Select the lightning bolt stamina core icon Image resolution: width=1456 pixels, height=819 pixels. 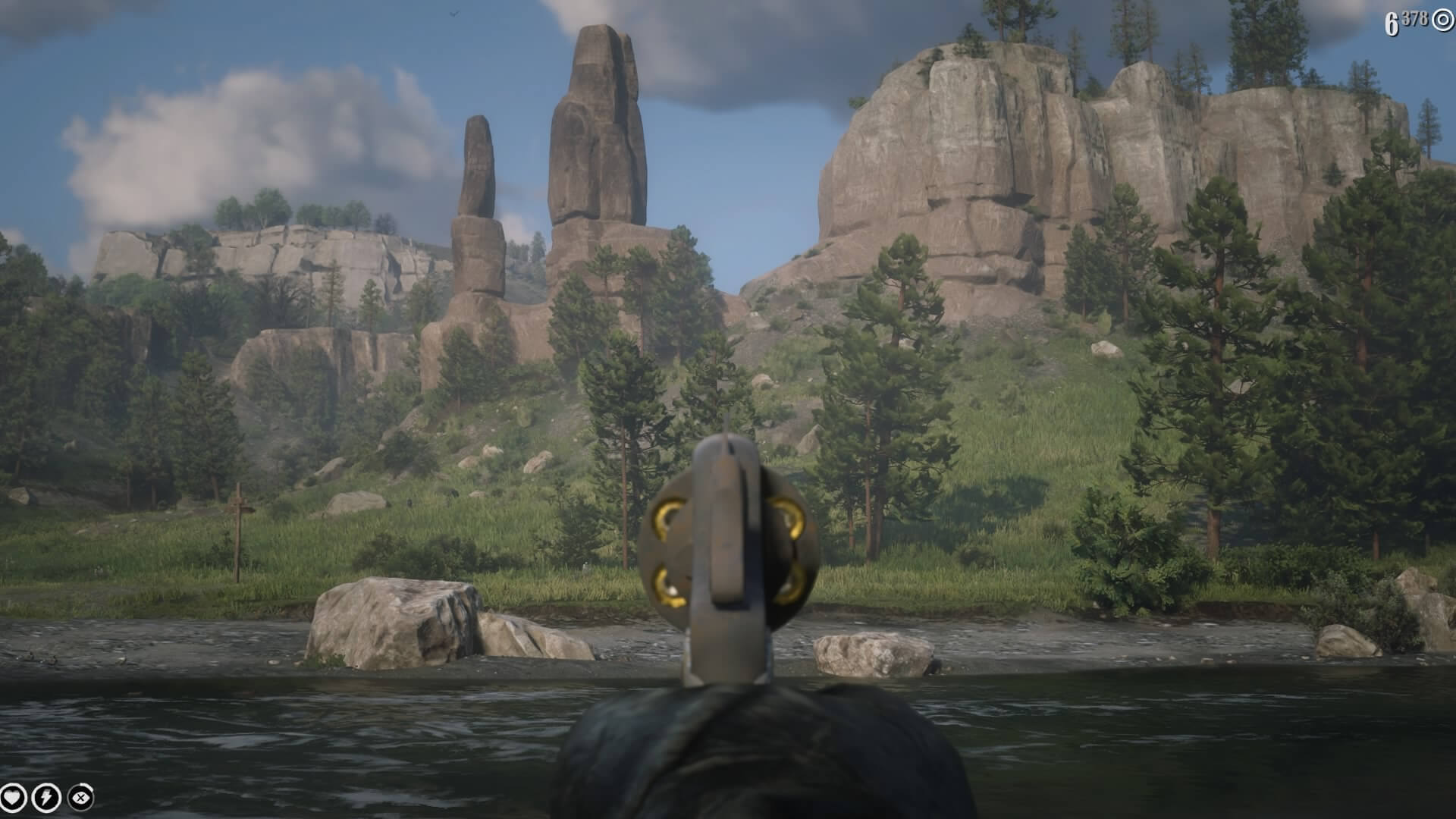tap(46, 797)
